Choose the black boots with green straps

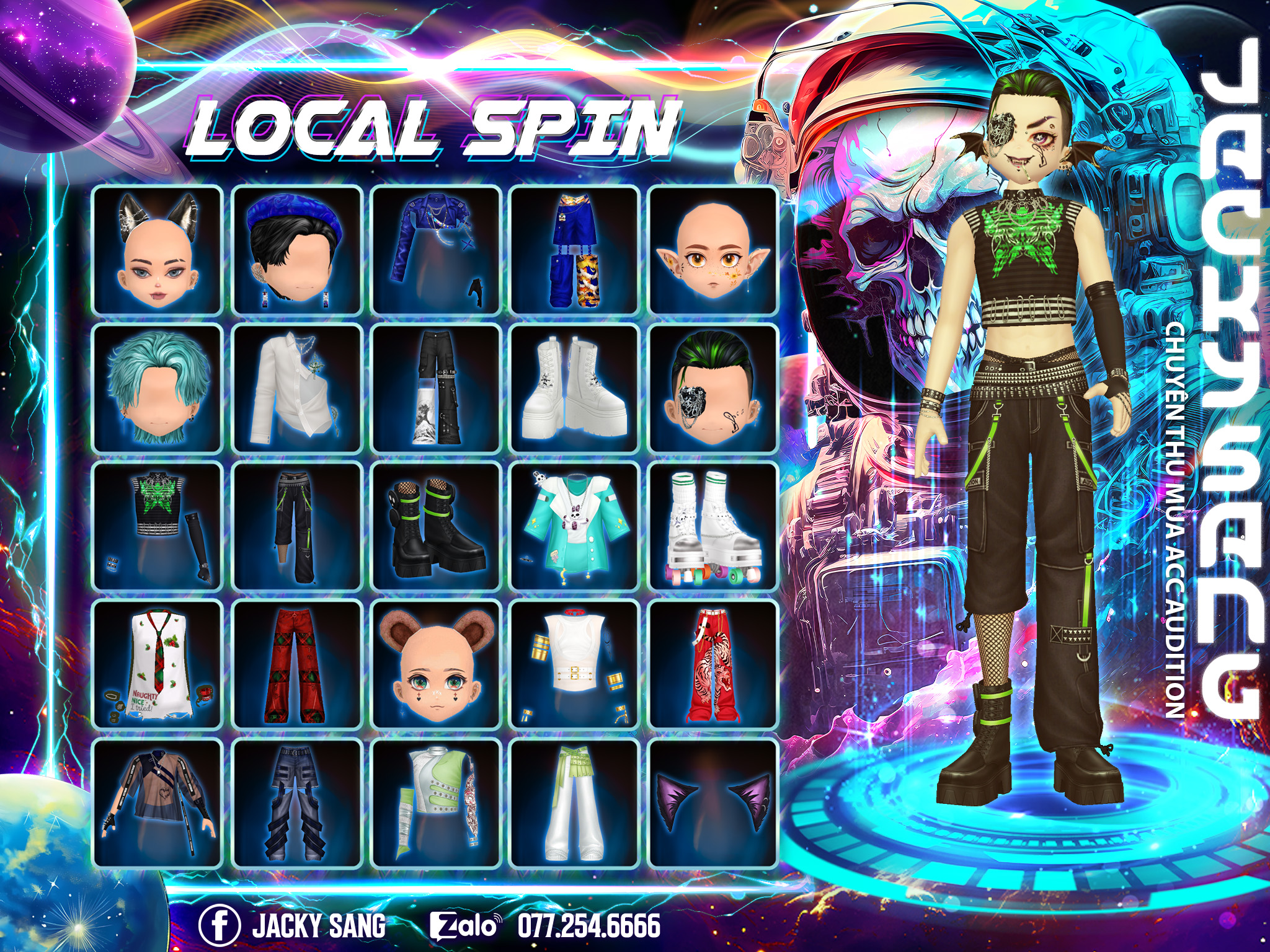[435, 526]
